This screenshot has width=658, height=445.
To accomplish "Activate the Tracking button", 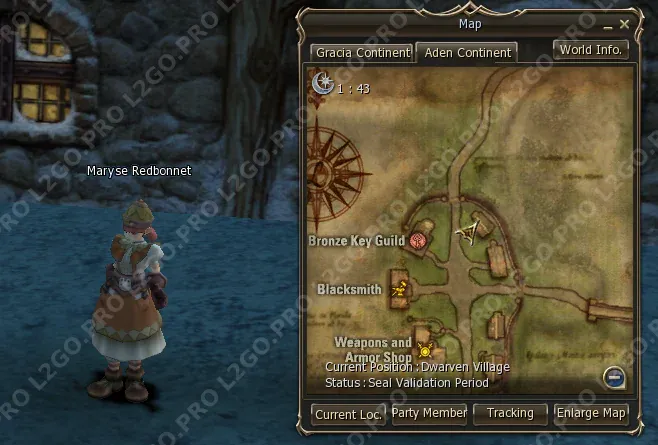I will pos(510,413).
